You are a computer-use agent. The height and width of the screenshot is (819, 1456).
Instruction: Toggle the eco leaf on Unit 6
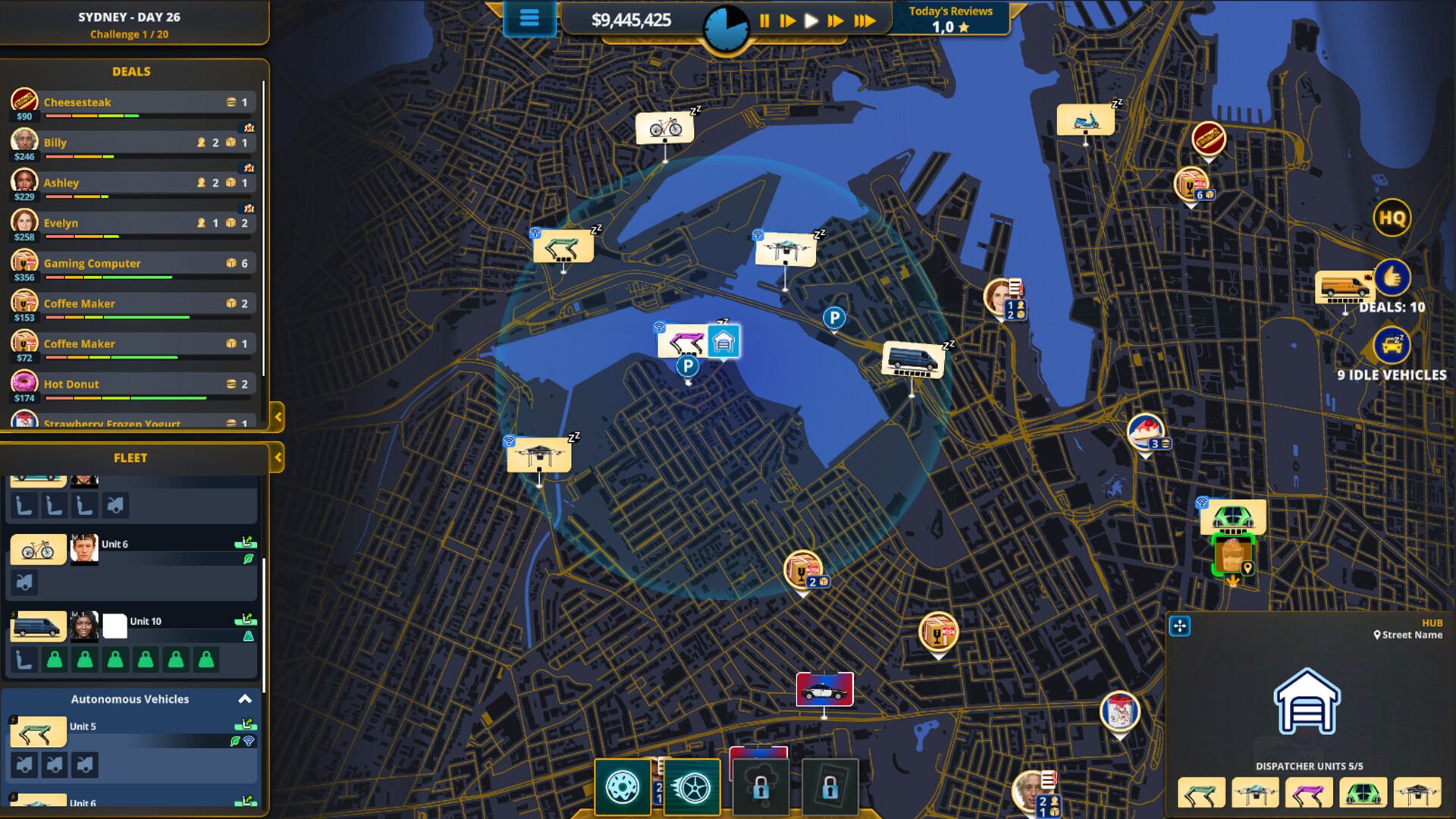[x=248, y=558]
